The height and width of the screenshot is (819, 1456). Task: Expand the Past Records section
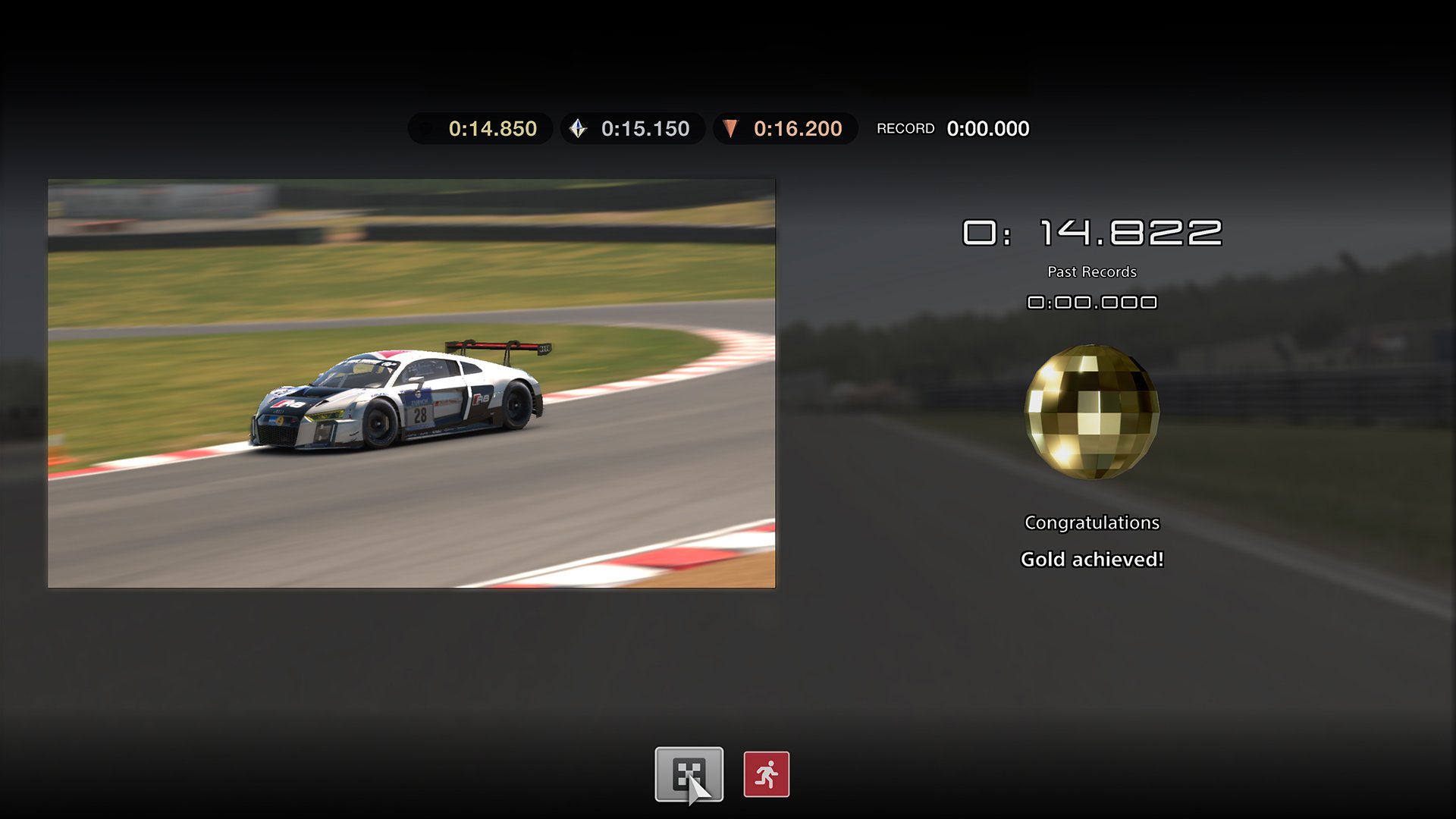tap(1092, 271)
